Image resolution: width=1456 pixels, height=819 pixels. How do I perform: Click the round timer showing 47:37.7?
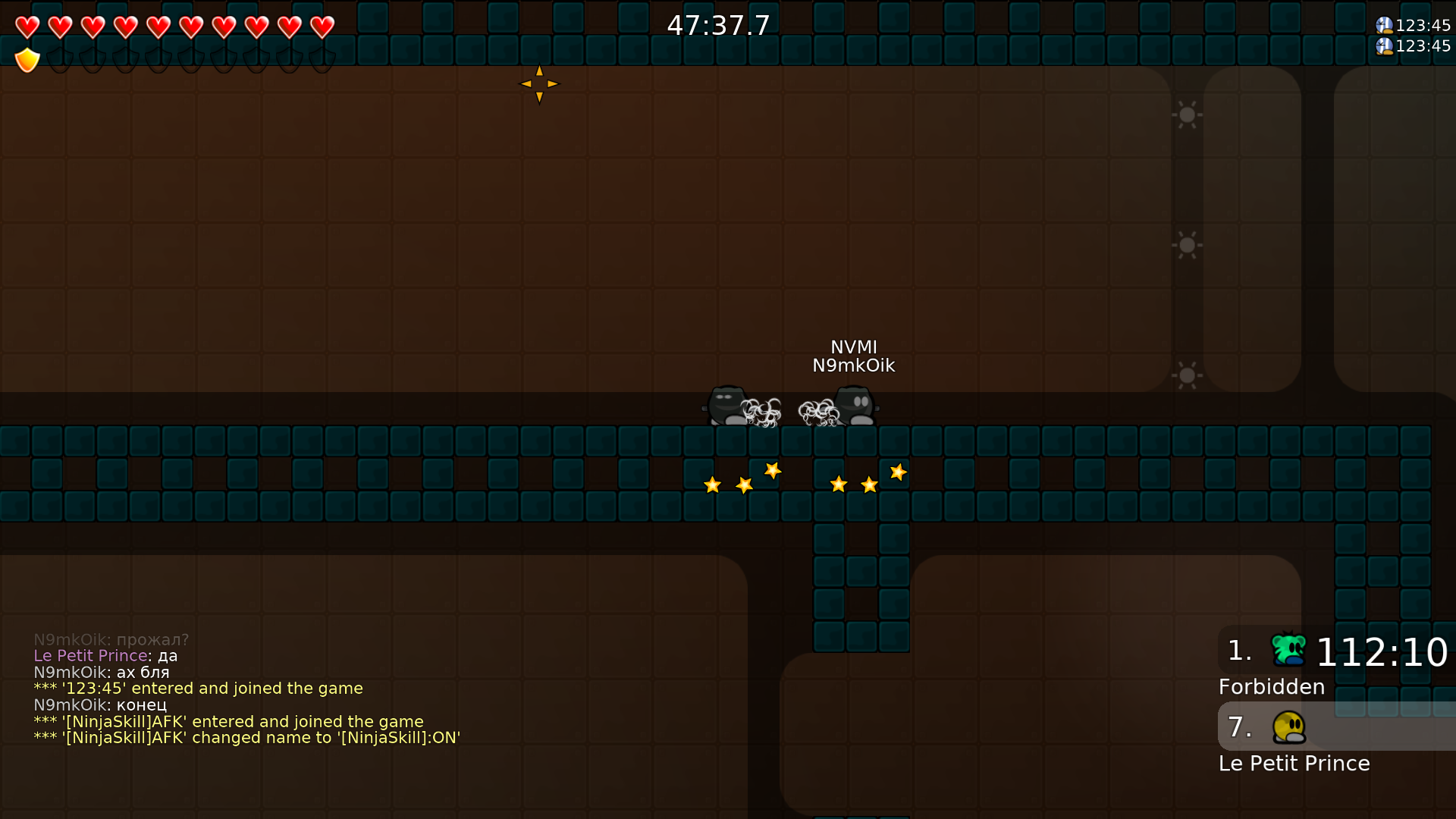[x=717, y=24]
